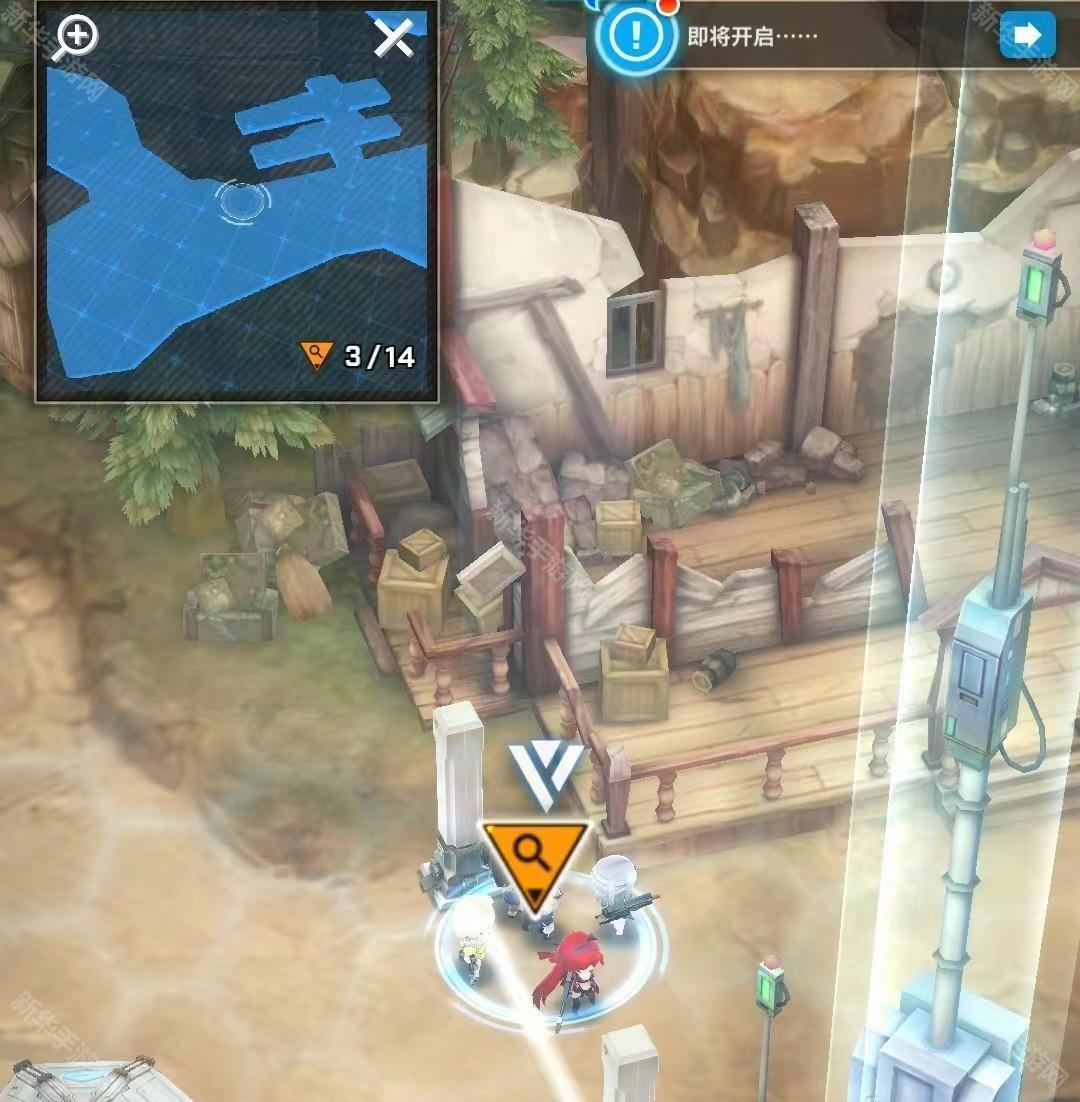Open the blue exclamation notification icon

pos(633,37)
